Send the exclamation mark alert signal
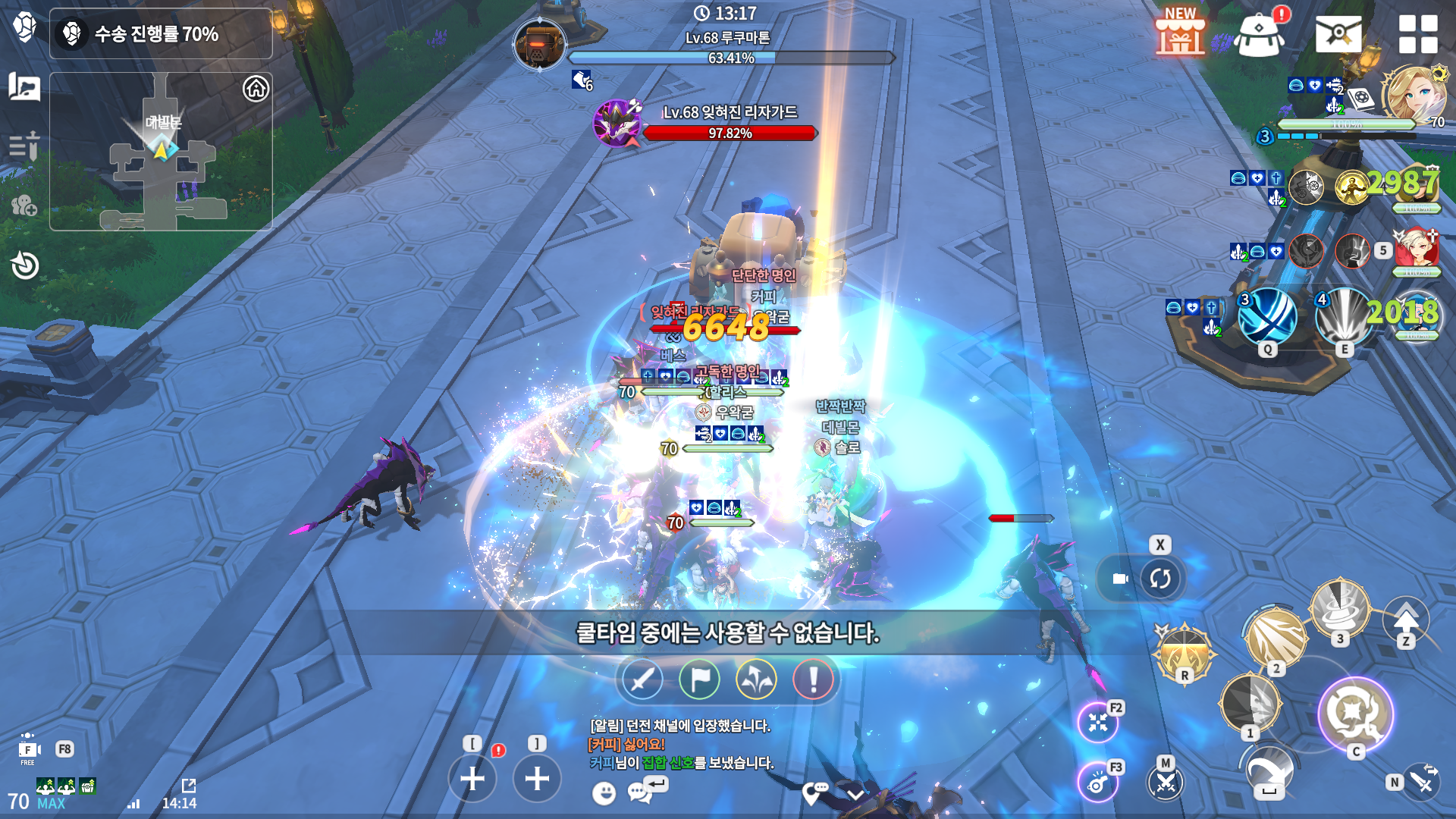Screen dimensions: 1456x819 (813, 679)
